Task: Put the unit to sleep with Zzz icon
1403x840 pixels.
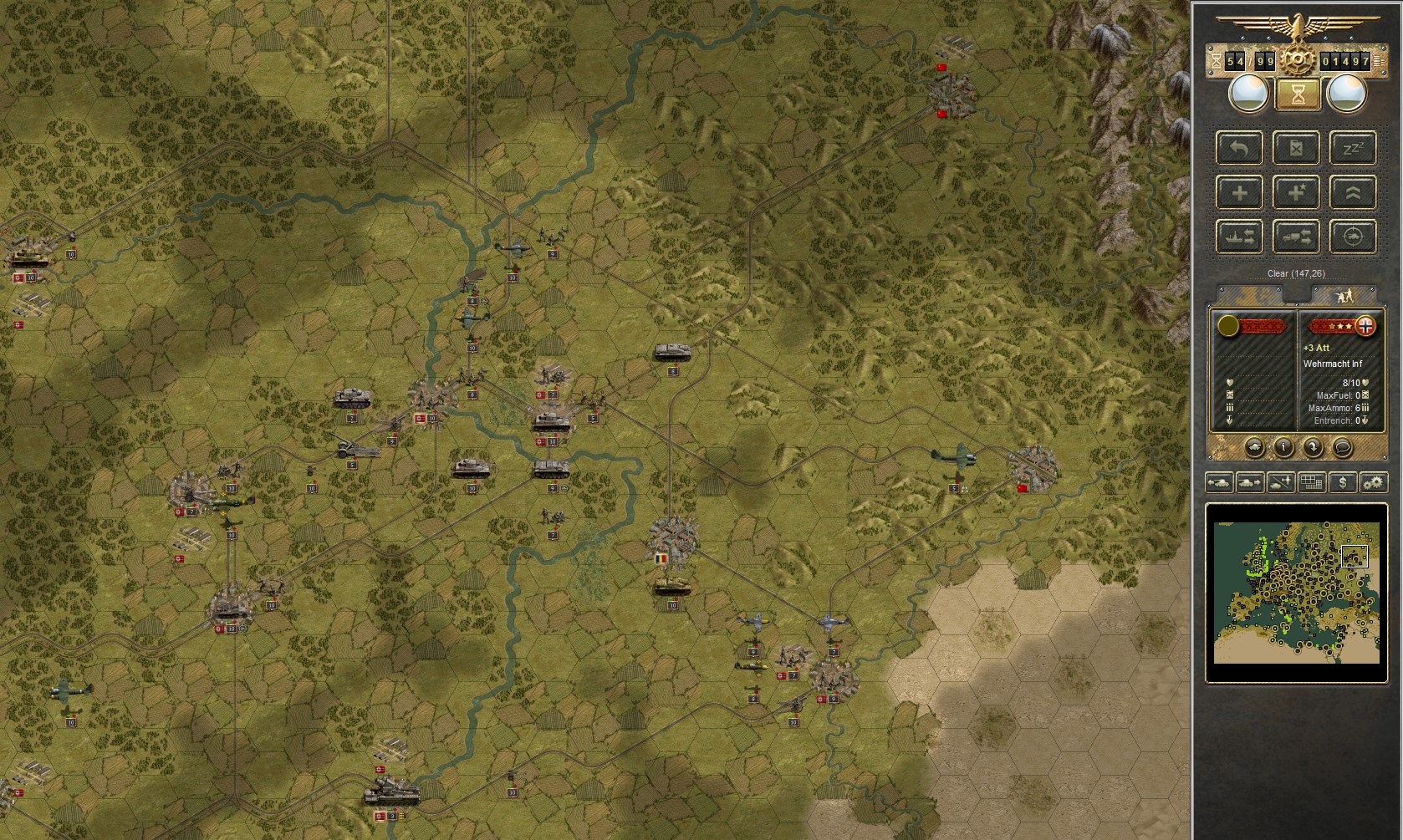Action: pyautogui.click(x=1352, y=148)
